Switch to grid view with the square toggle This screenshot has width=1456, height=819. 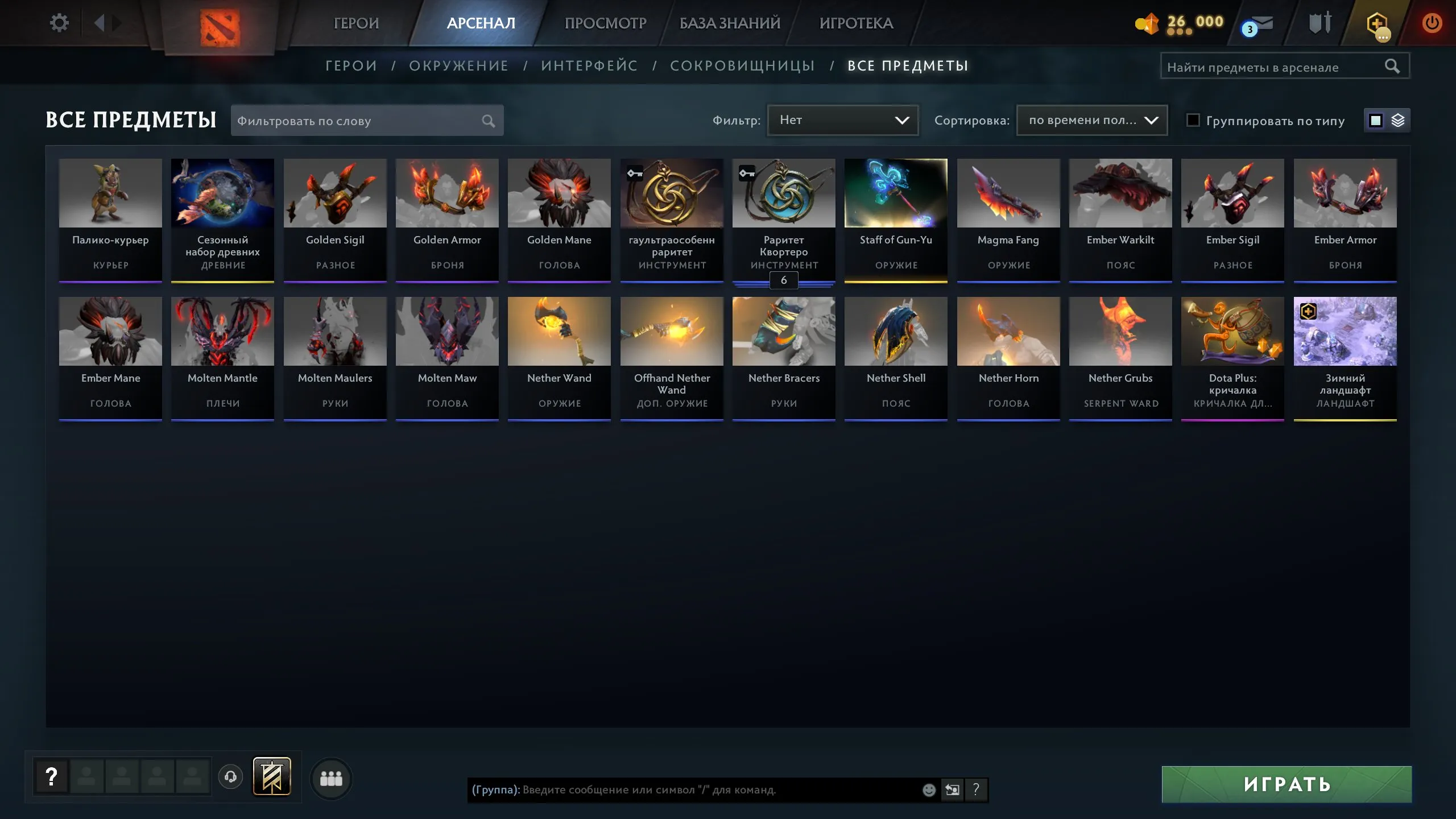click(1375, 120)
